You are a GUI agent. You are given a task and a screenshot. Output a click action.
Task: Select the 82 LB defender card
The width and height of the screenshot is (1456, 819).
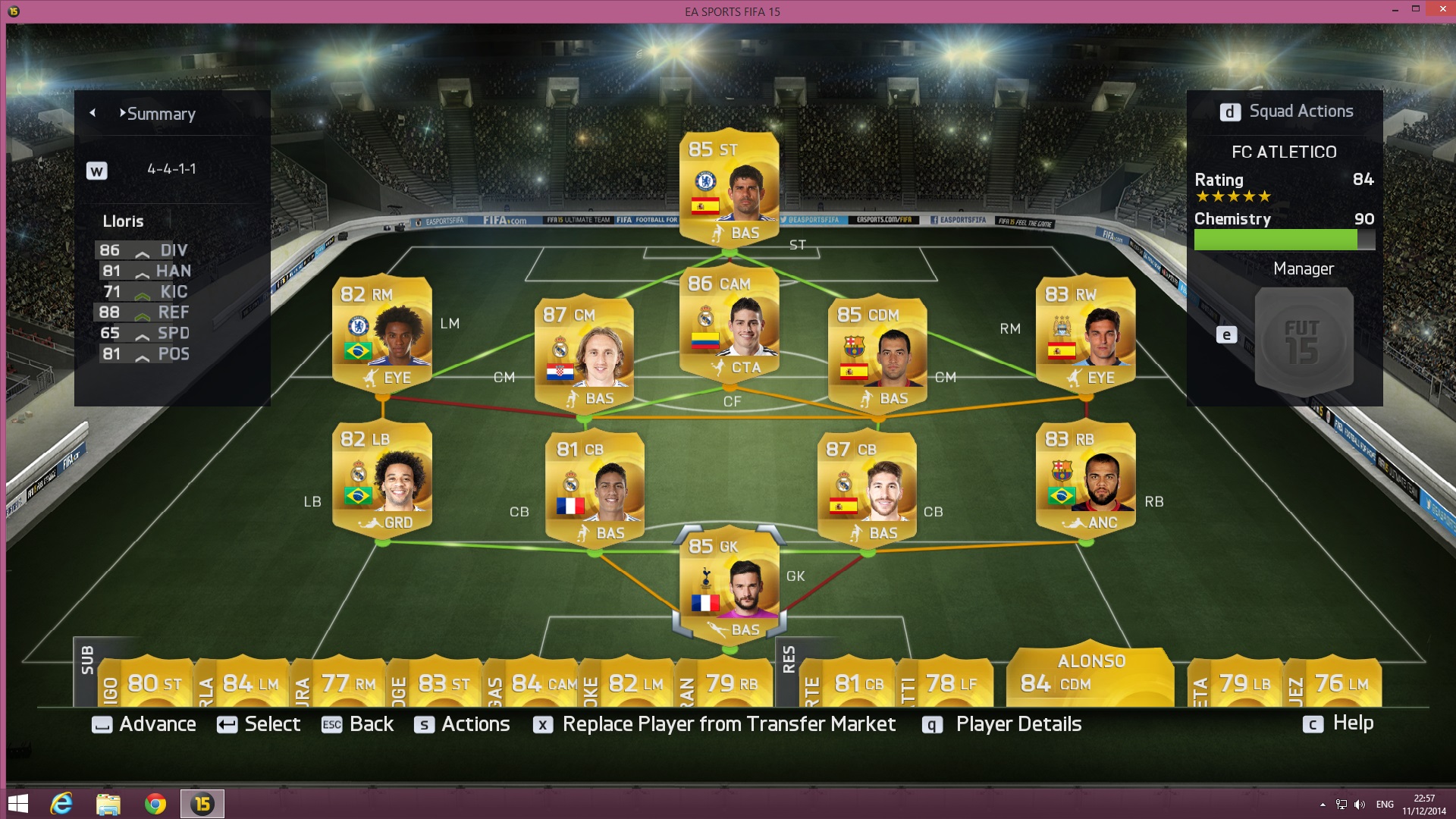click(x=382, y=478)
